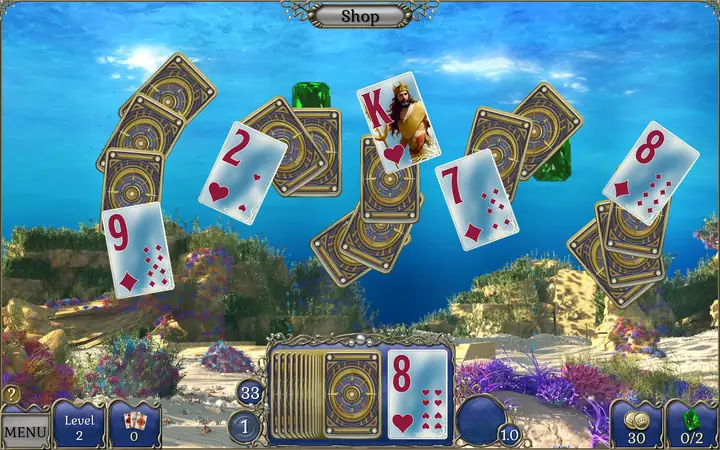Click the 8 of hearts foundation card

(x=417, y=395)
